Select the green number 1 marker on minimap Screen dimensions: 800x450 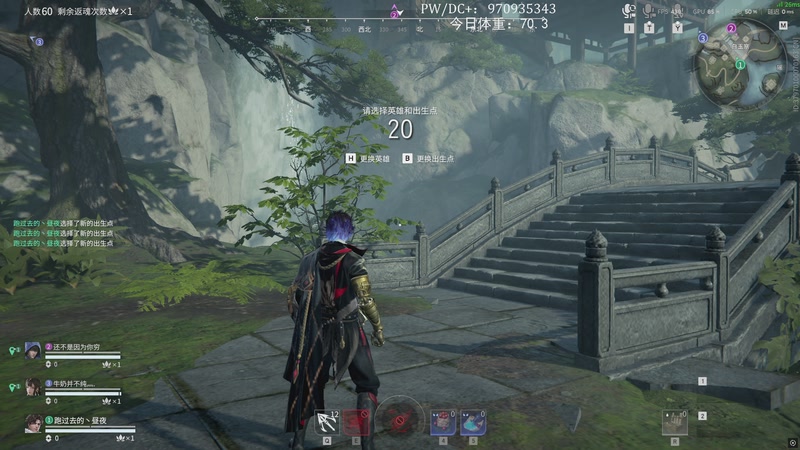(x=739, y=65)
